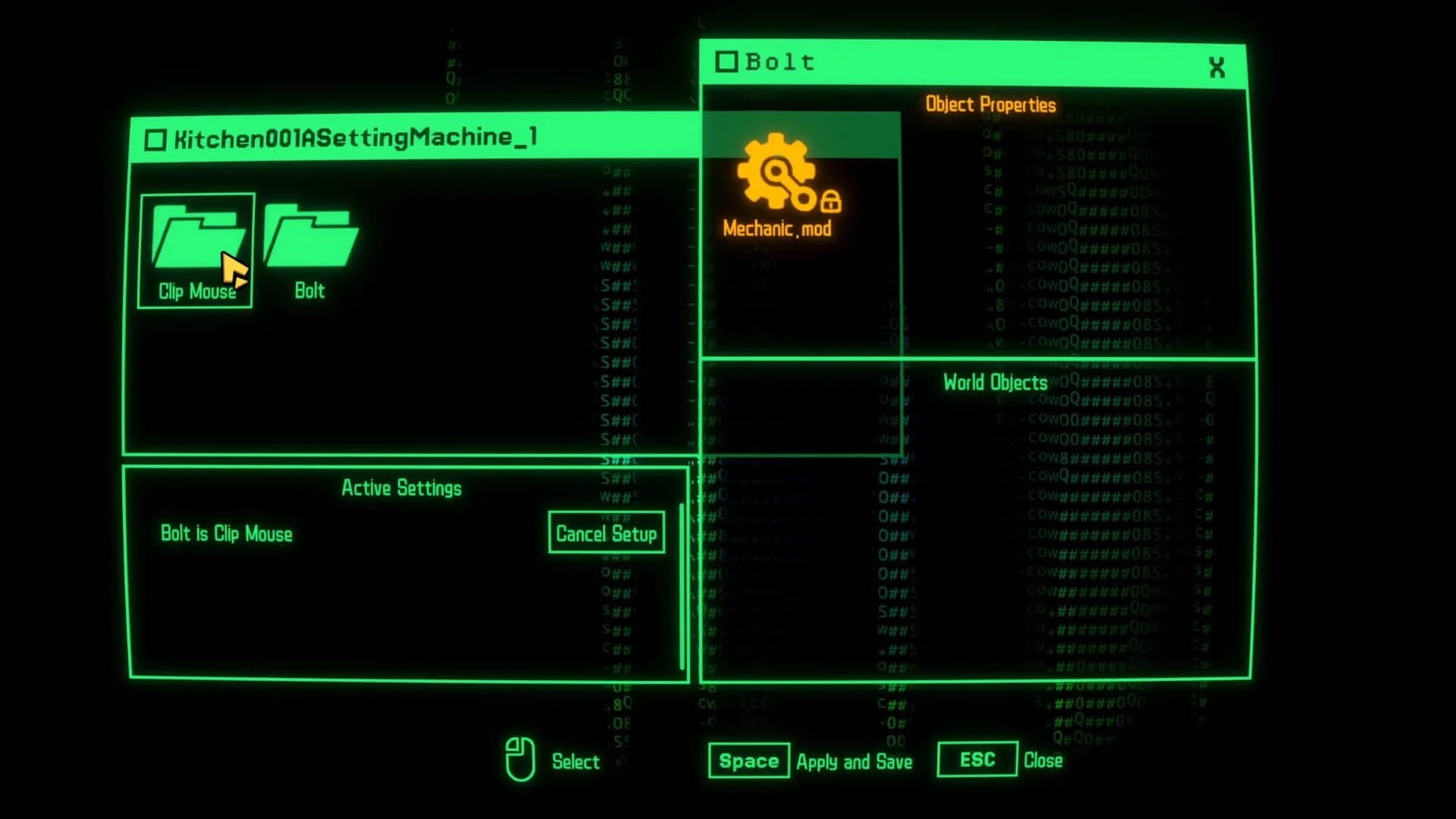Click the lock icon on Mechanic.mod

(833, 202)
